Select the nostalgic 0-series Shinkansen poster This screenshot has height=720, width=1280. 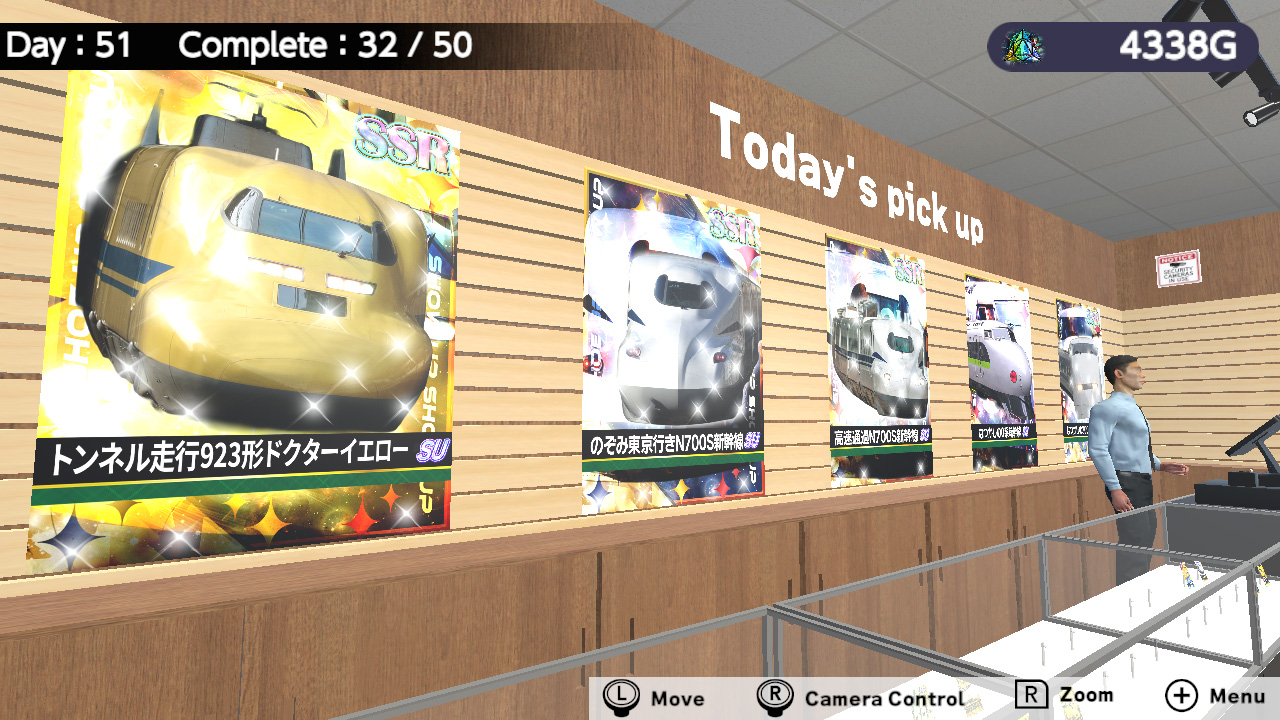(x=1000, y=360)
